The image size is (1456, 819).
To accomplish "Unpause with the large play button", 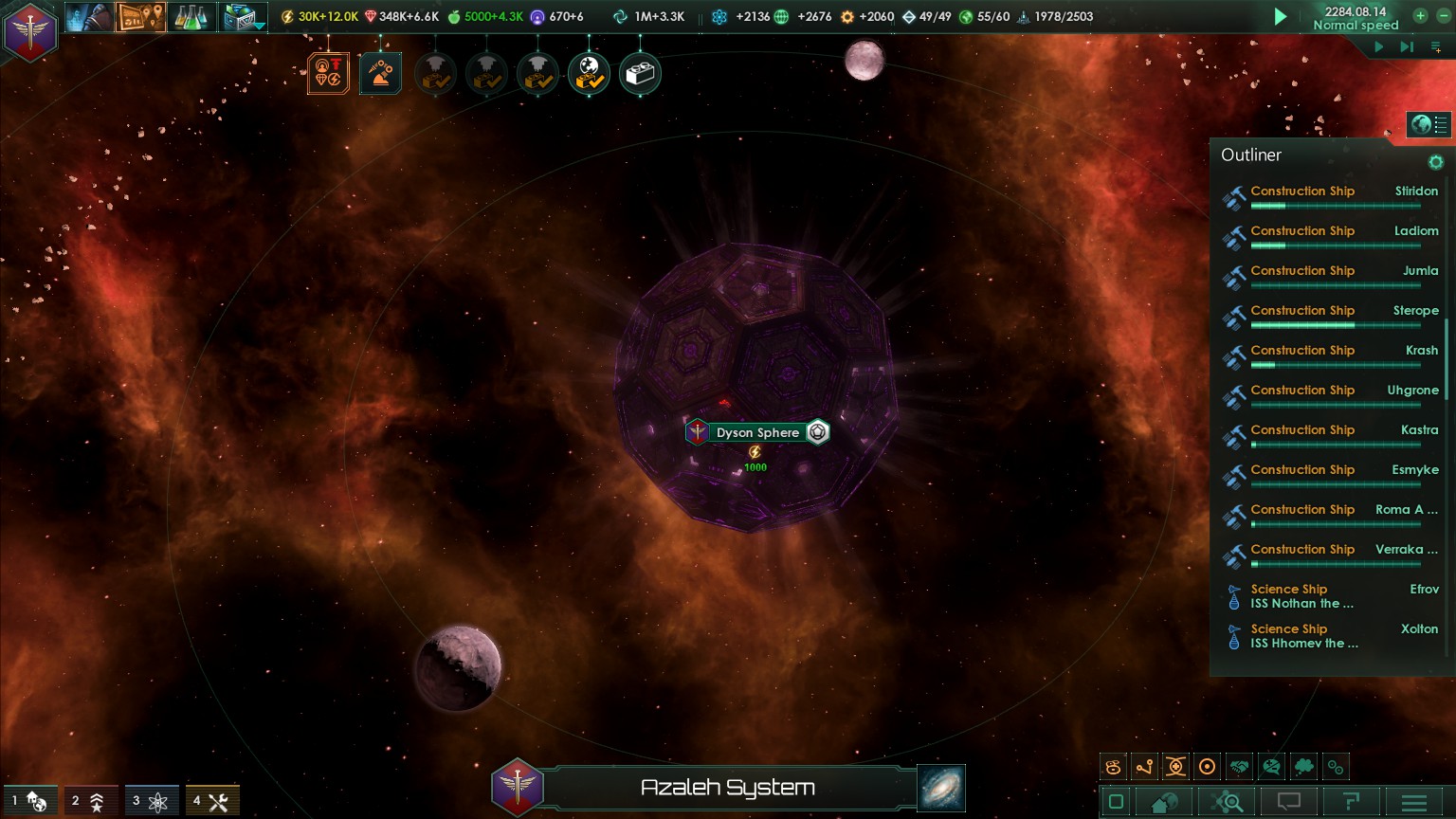I will [x=1281, y=16].
